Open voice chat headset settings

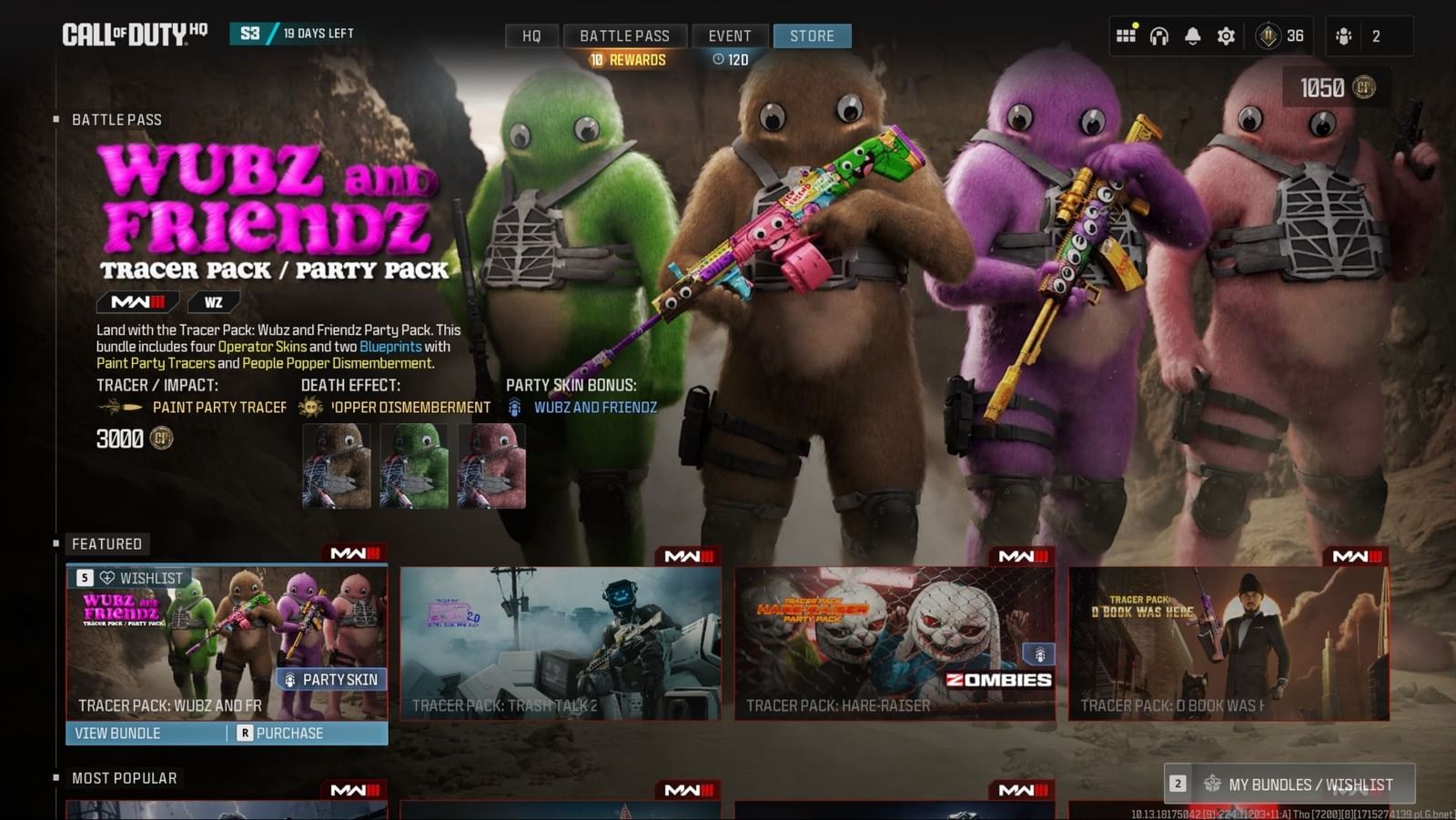(1158, 35)
